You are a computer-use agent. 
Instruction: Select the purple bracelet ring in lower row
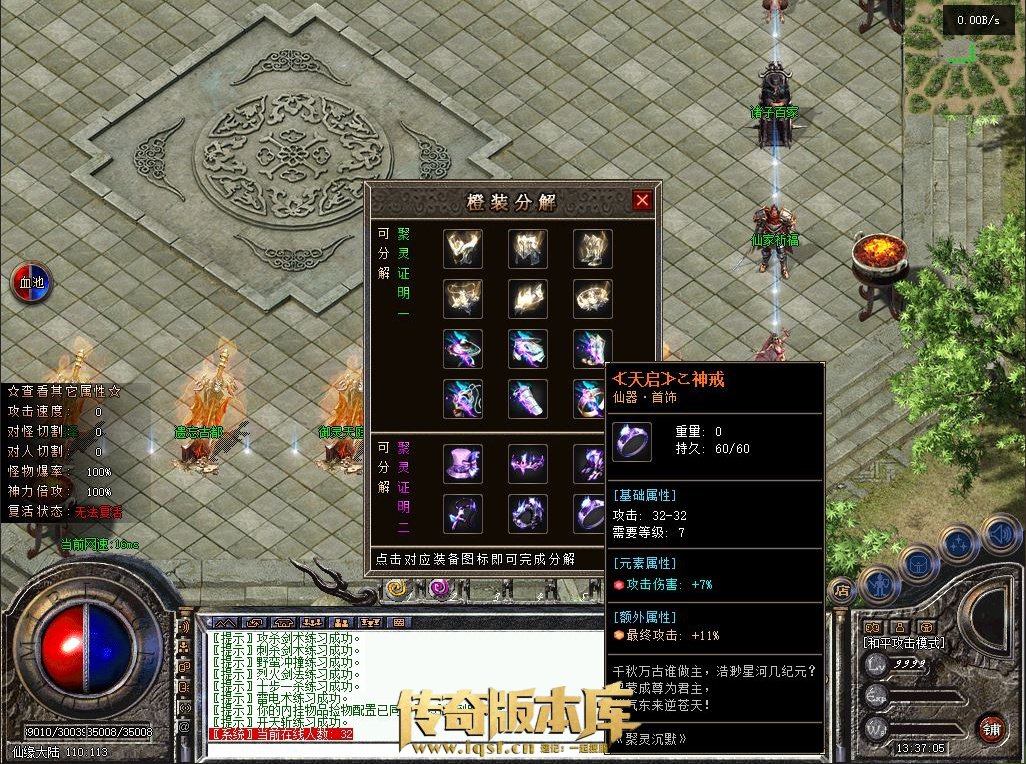(x=527, y=513)
